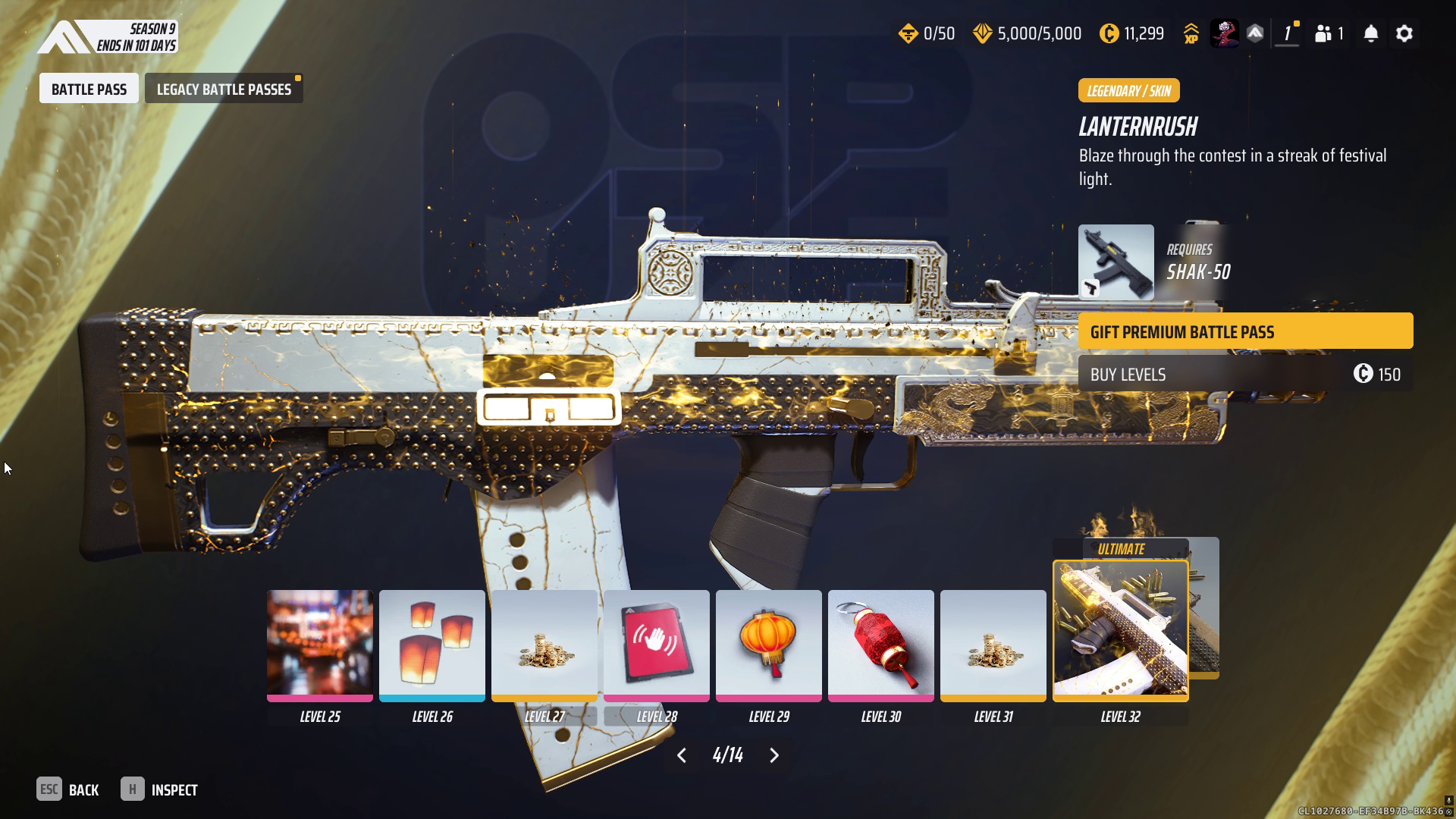The height and width of the screenshot is (819, 1456).
Task: Choose the Level 26 sky lanterns reward
Action: coord(431,645)
